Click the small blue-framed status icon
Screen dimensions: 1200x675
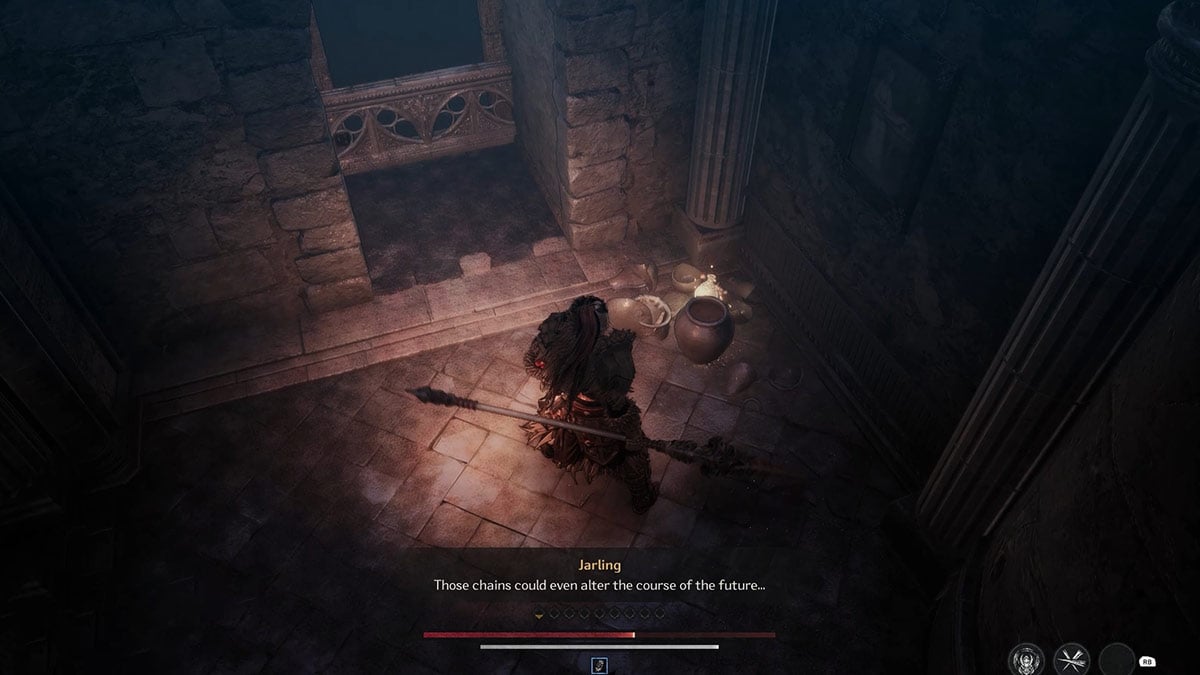[599, 664]
